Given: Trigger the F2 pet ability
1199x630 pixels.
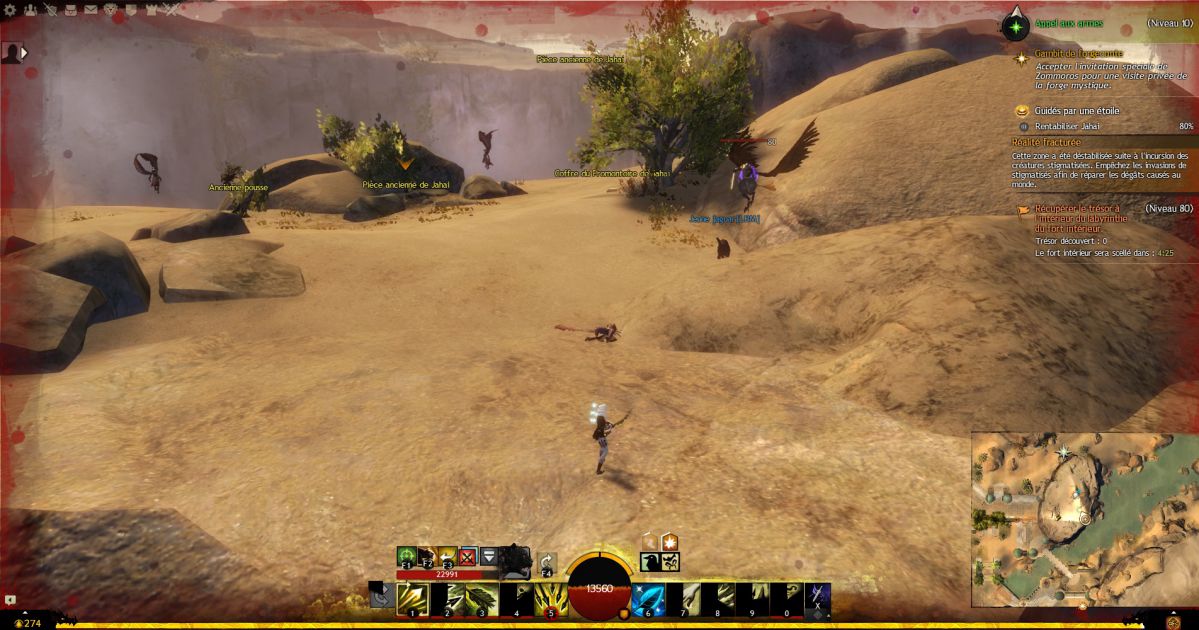Looking at the screenshot, I should pyautogui.click(x=426, y=556).
